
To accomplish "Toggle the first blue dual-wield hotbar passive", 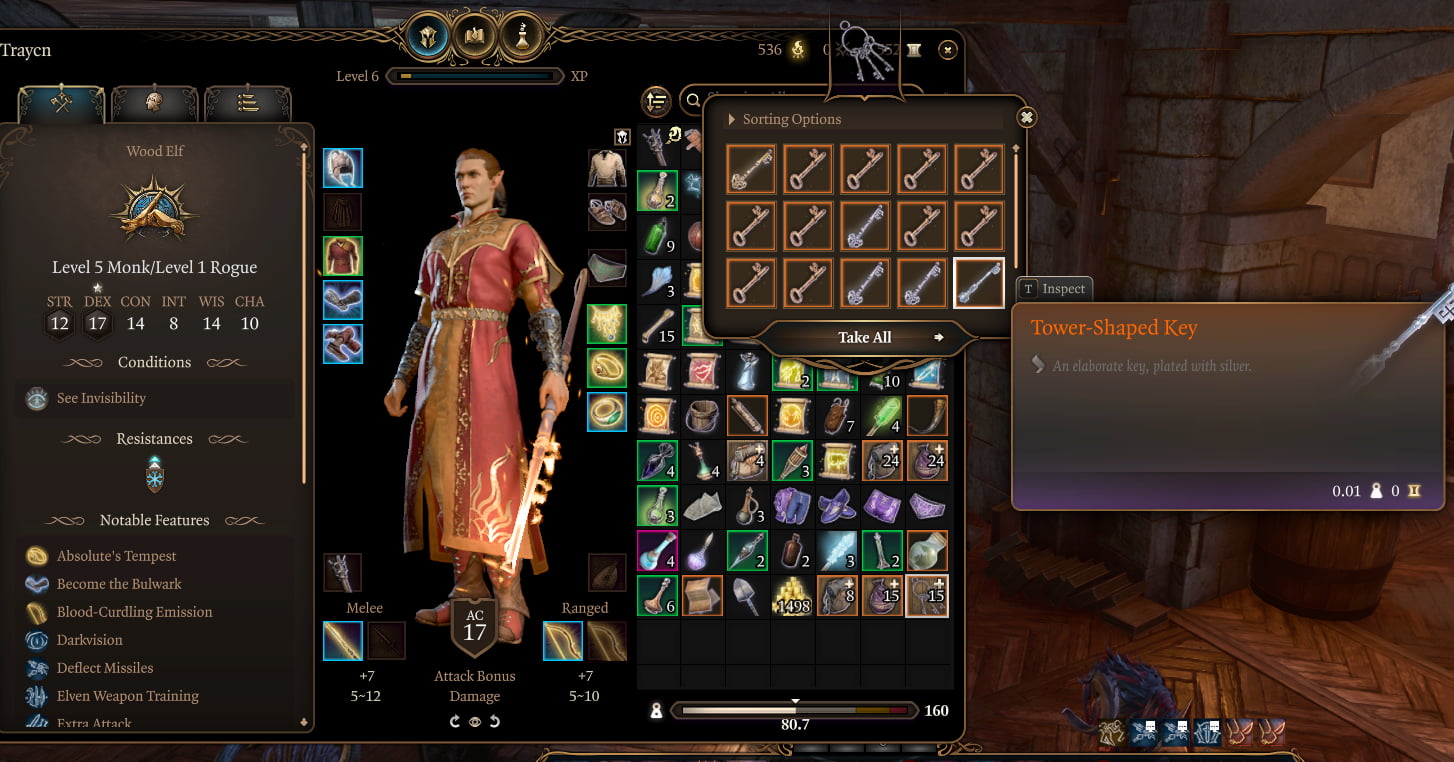I will click(x=1143, y=734).
